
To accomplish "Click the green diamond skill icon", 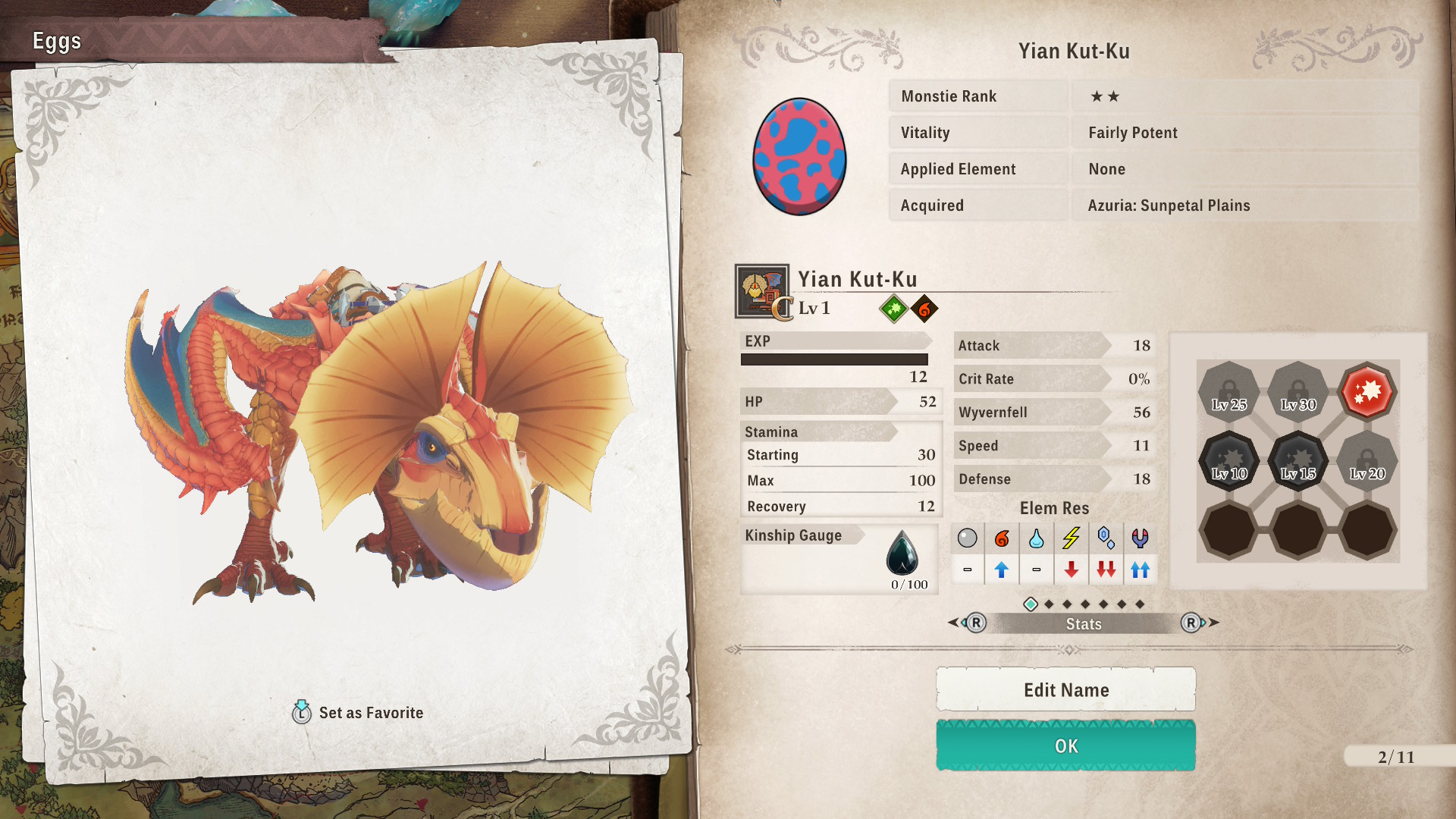I will pos(893,309).
